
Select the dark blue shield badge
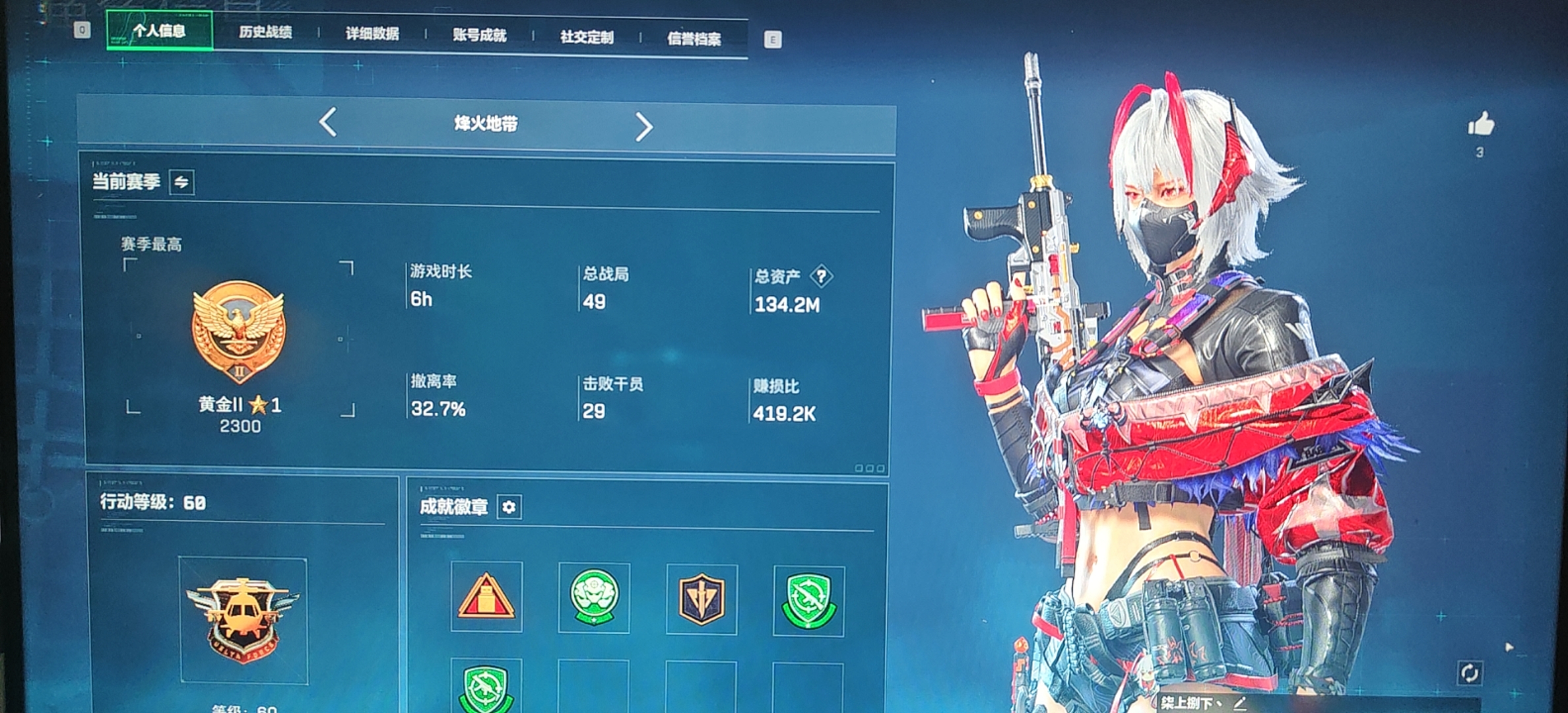tap(702, 599)
